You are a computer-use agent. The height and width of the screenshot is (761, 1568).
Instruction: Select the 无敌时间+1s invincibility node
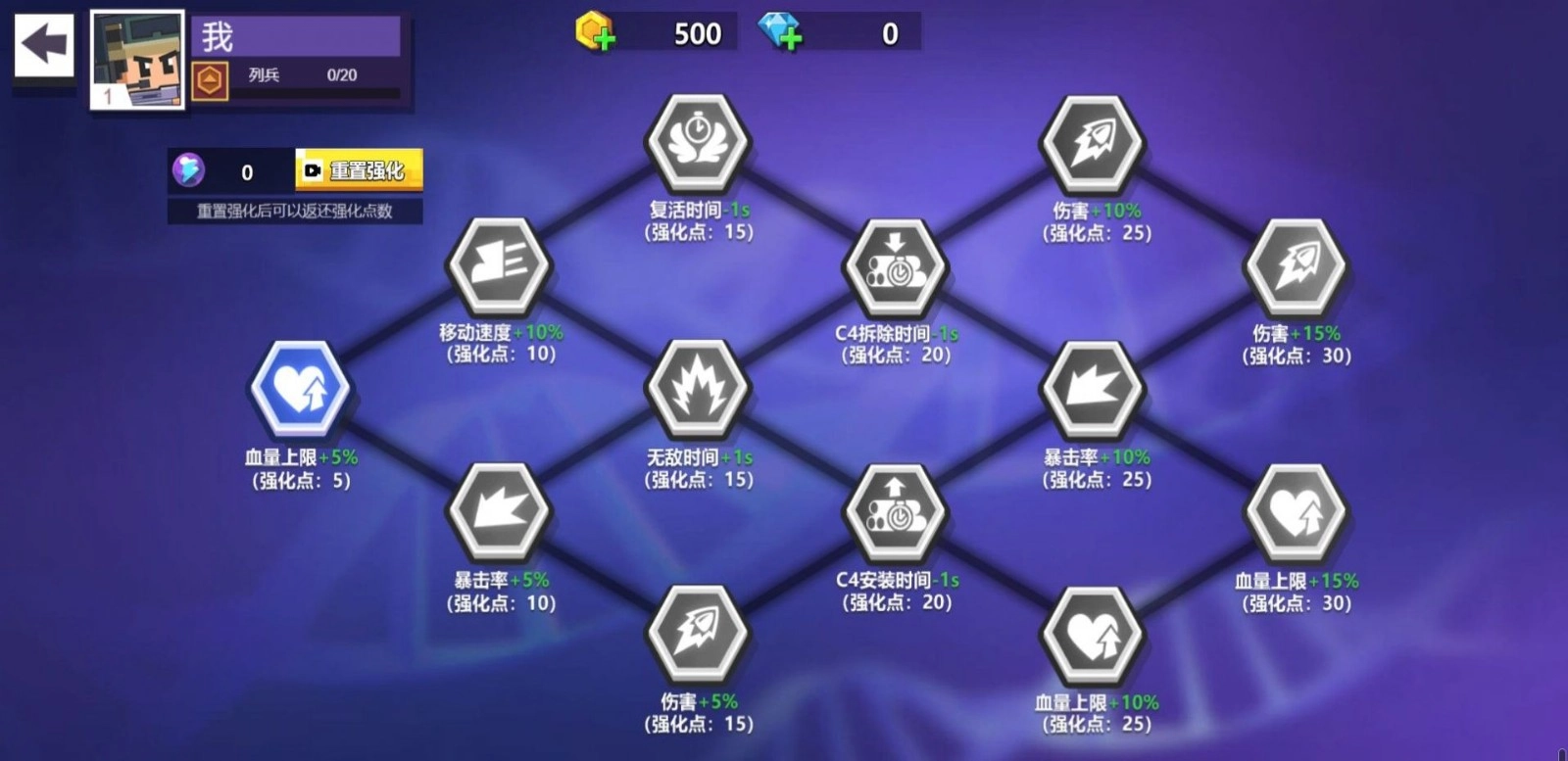696,390
